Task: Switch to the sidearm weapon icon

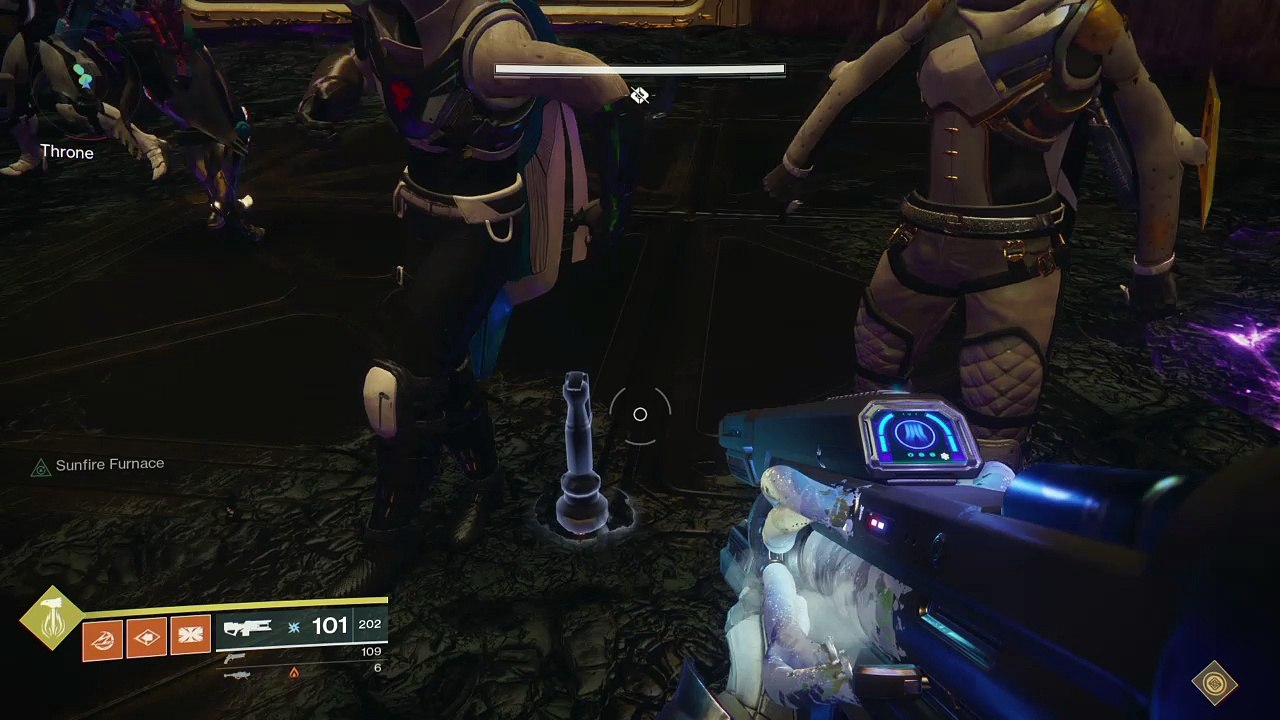Action: tap(234, 658)
